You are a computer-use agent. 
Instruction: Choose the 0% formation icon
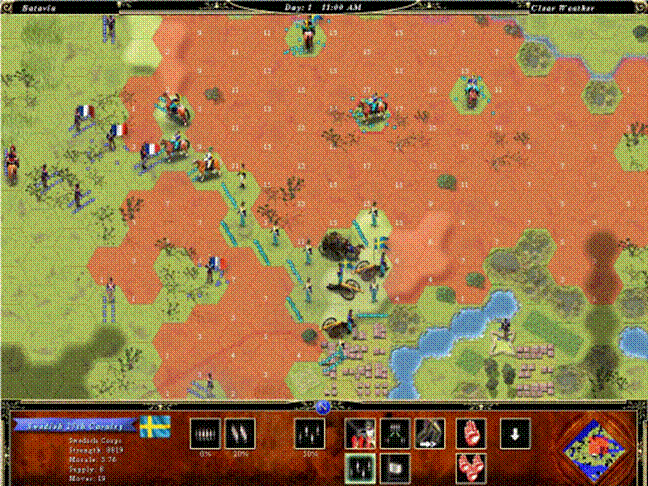click(205, 433)
